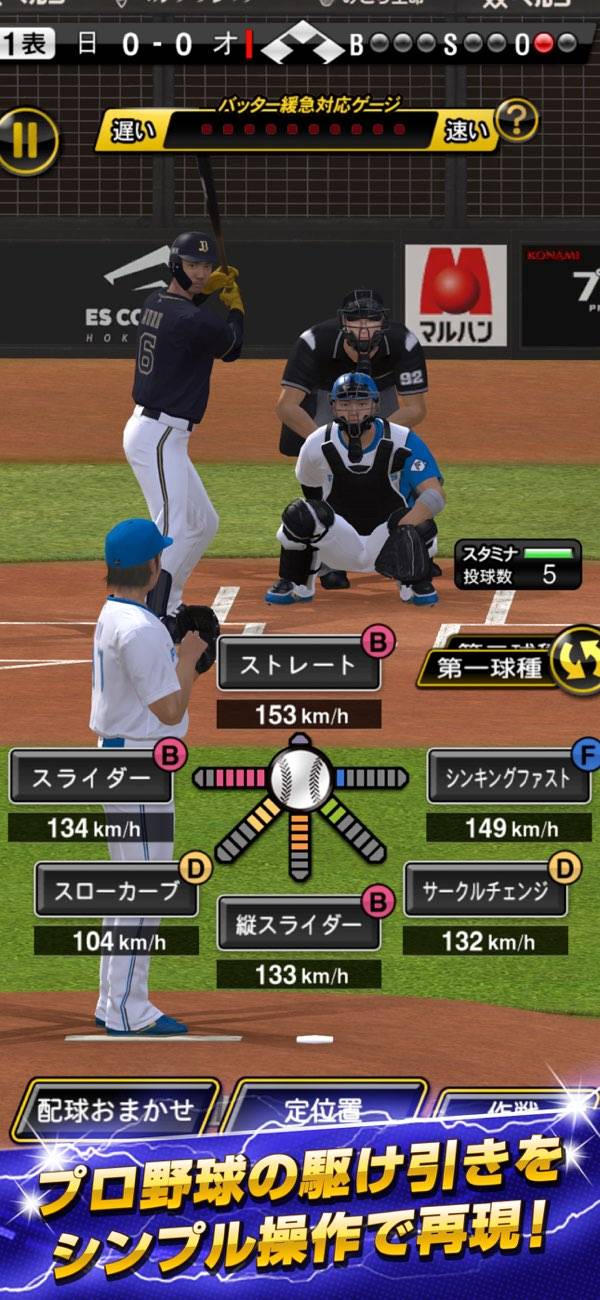Pick the シンキングファスト pitch
The width and height of the screenshot is (600, 1300).
(x=509, y=778)
